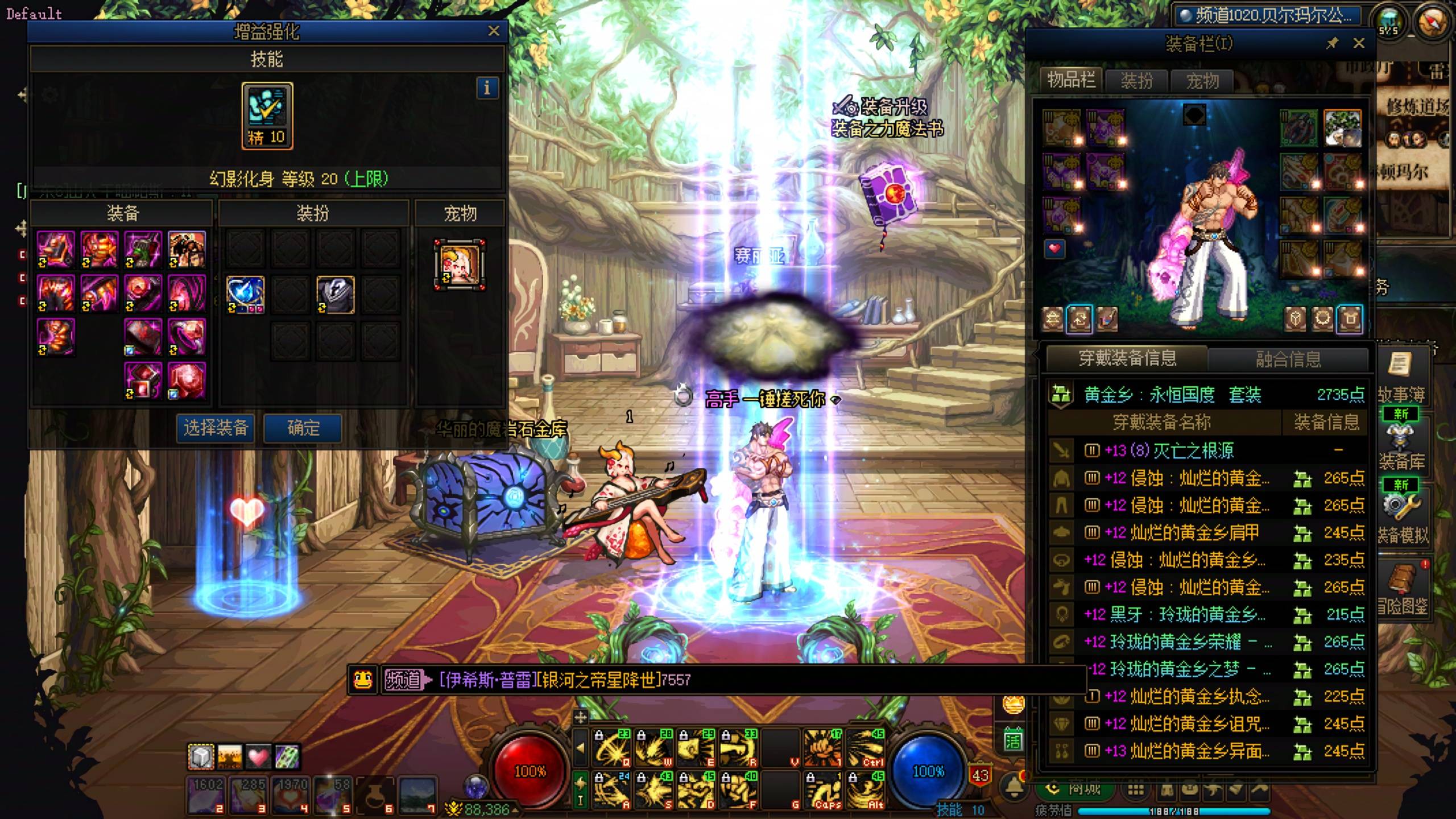This screenshot has height=819, width=1456.
Task: Click the channel chat input bar
Action: pyautogui.click(x=739, y=680)
